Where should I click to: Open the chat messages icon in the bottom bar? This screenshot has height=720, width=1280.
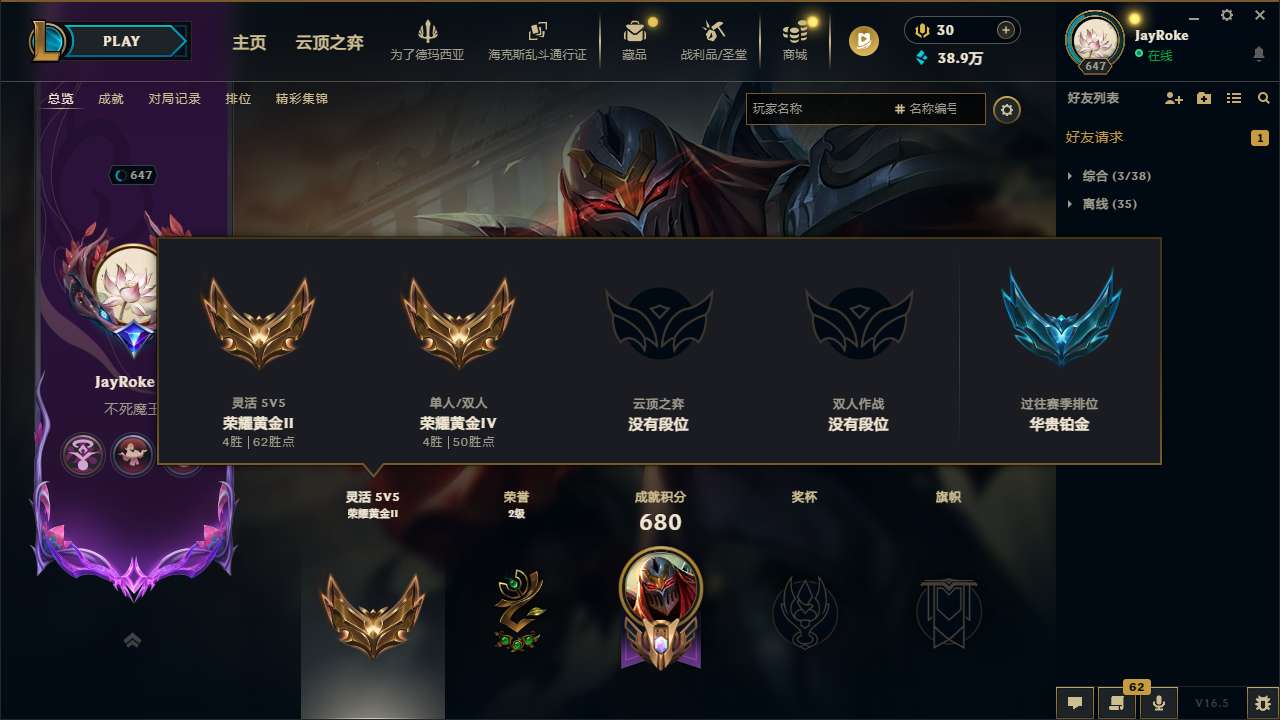pos(1074,702)
